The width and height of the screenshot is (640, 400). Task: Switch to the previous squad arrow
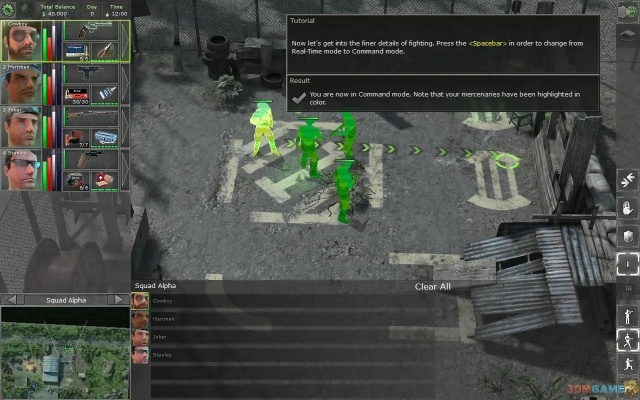8,300
